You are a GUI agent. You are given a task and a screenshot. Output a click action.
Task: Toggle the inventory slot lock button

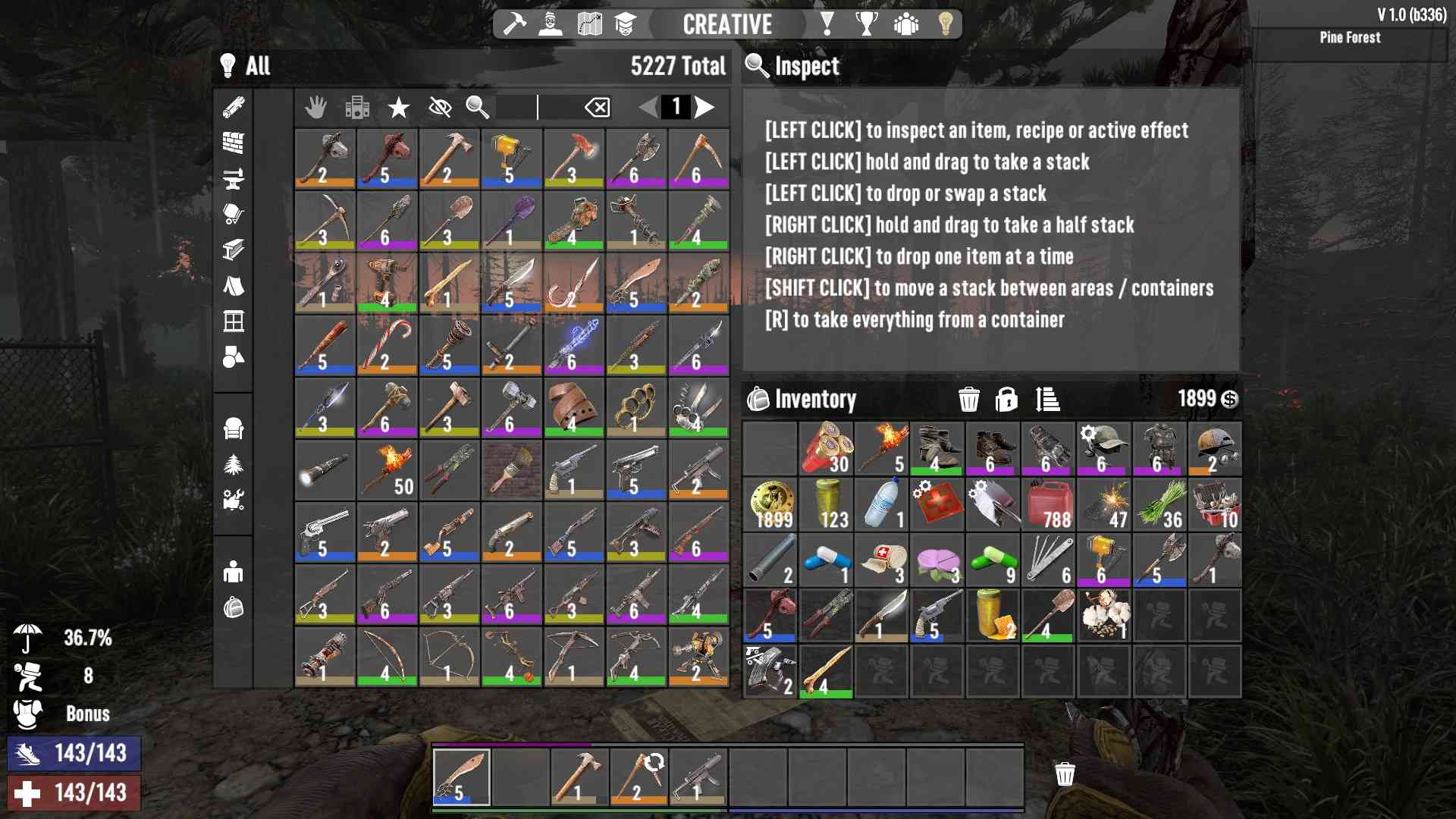click(1006, 399)
